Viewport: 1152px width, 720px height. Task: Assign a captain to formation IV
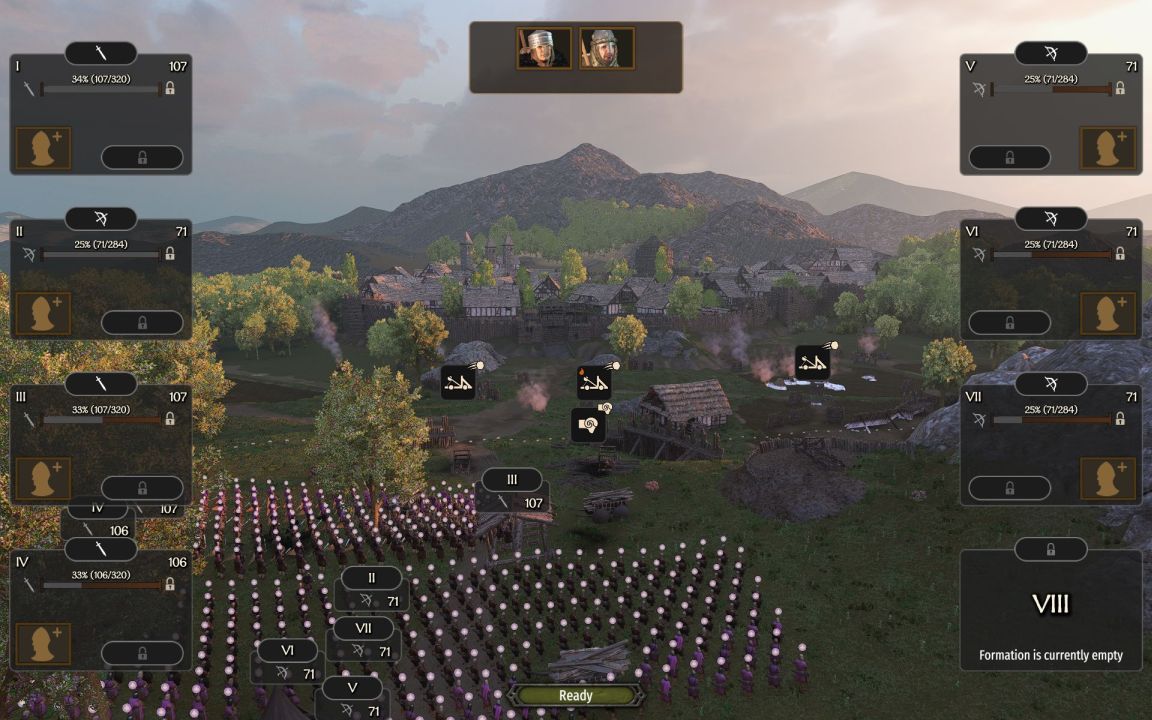point(43,644)
